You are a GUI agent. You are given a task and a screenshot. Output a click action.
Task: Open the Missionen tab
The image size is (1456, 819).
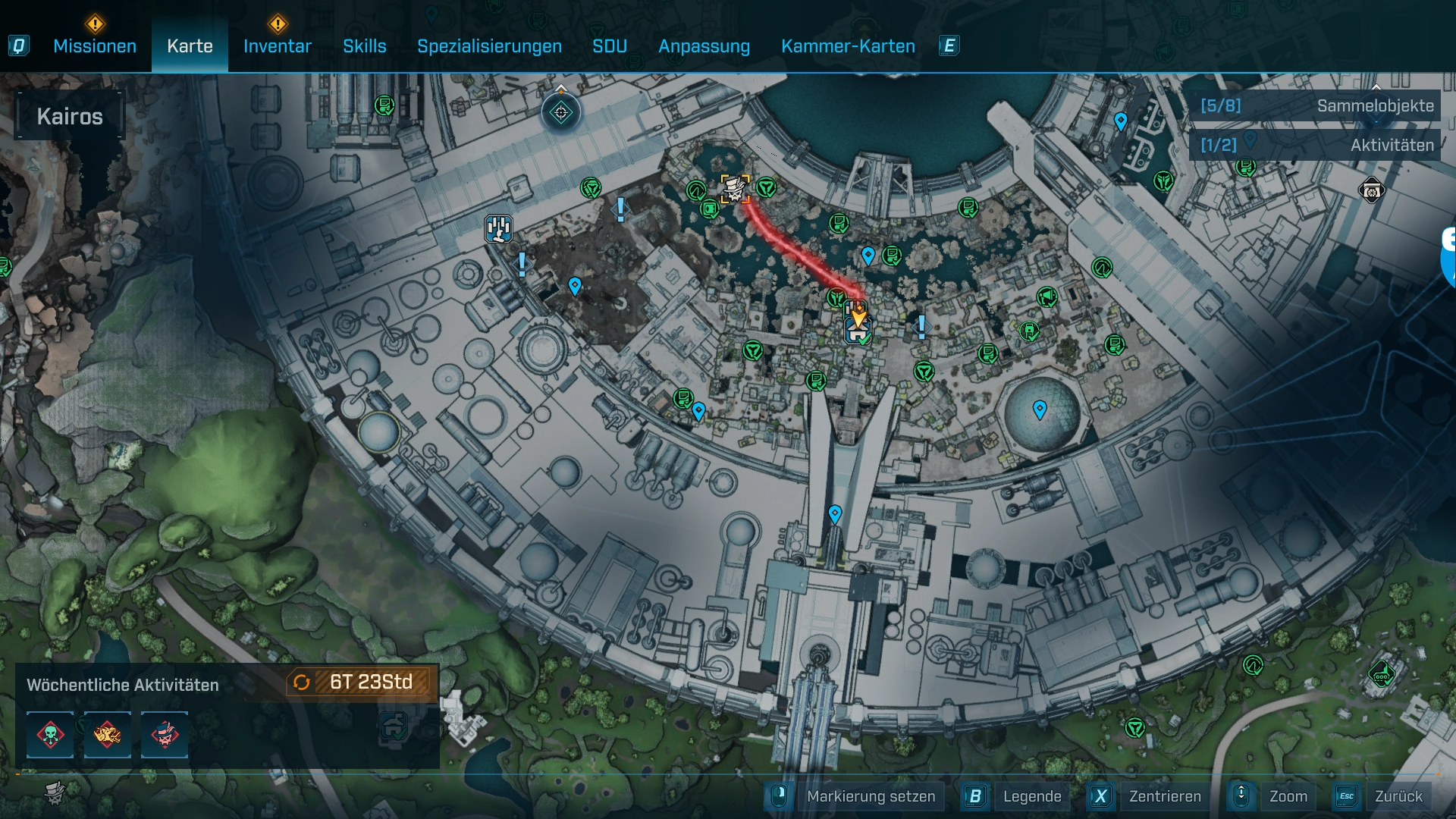click(95, 46)
